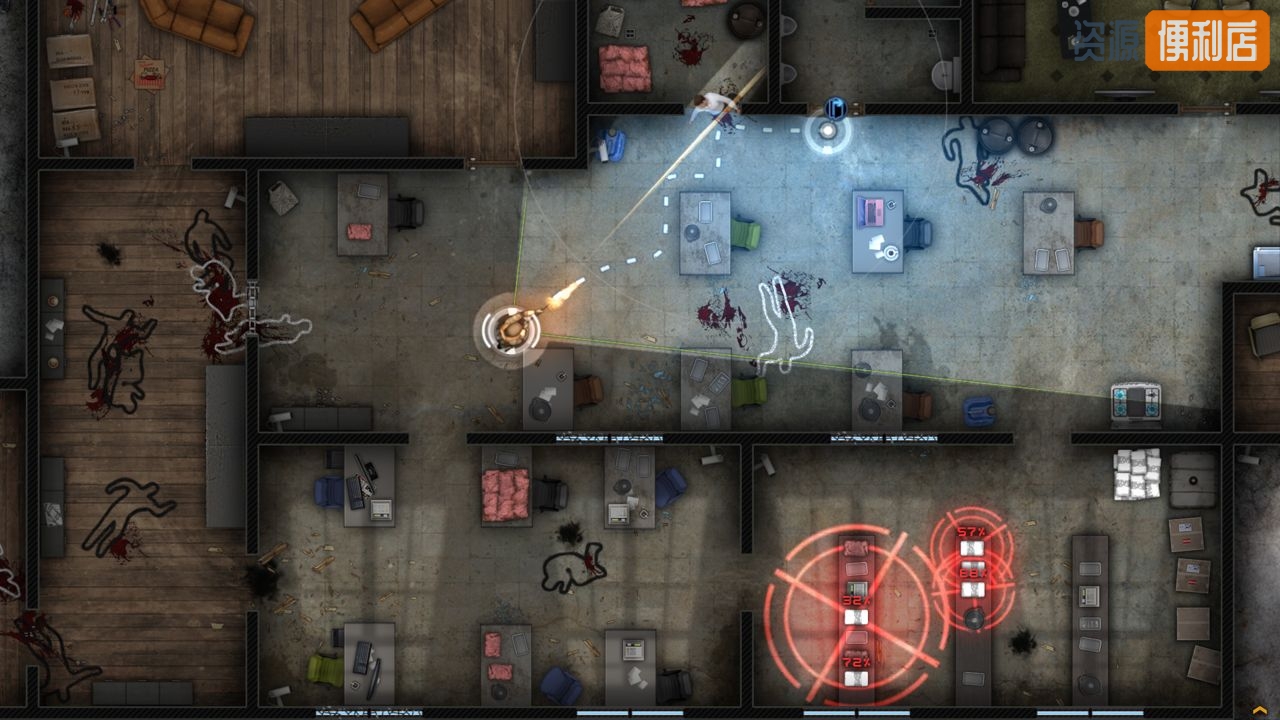Screen dimensions: 1280x720
Task: Click the blue door action icon
Action: click(836, 108)
